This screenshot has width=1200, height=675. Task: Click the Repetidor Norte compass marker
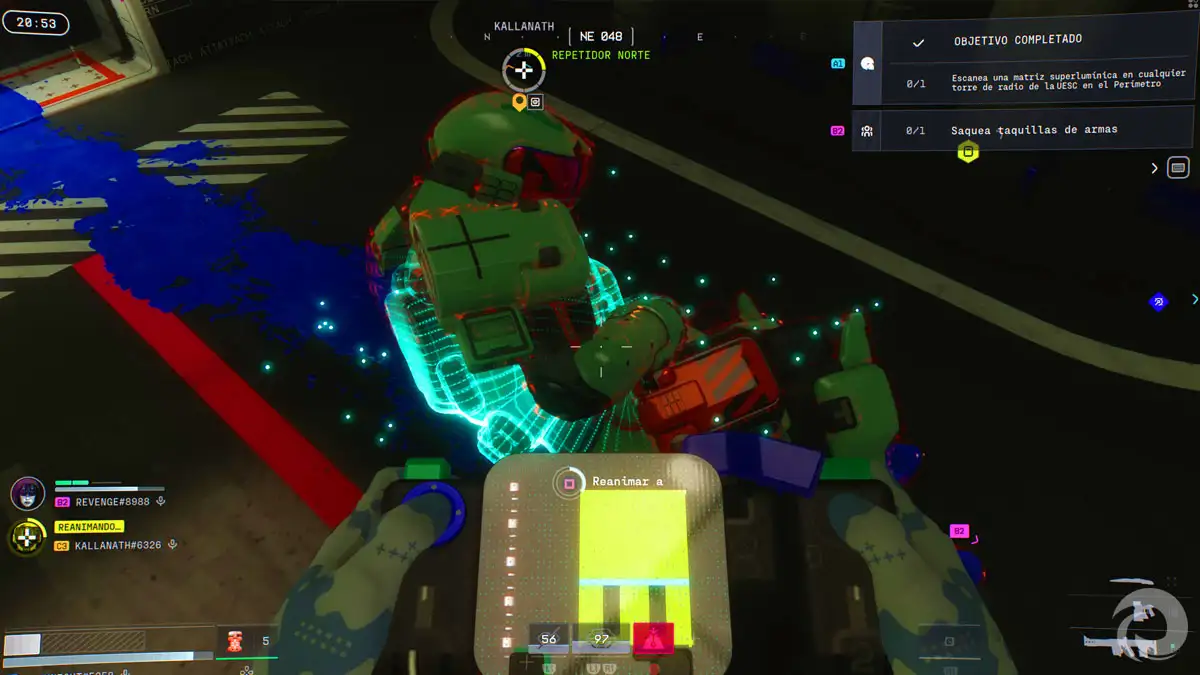523,69
